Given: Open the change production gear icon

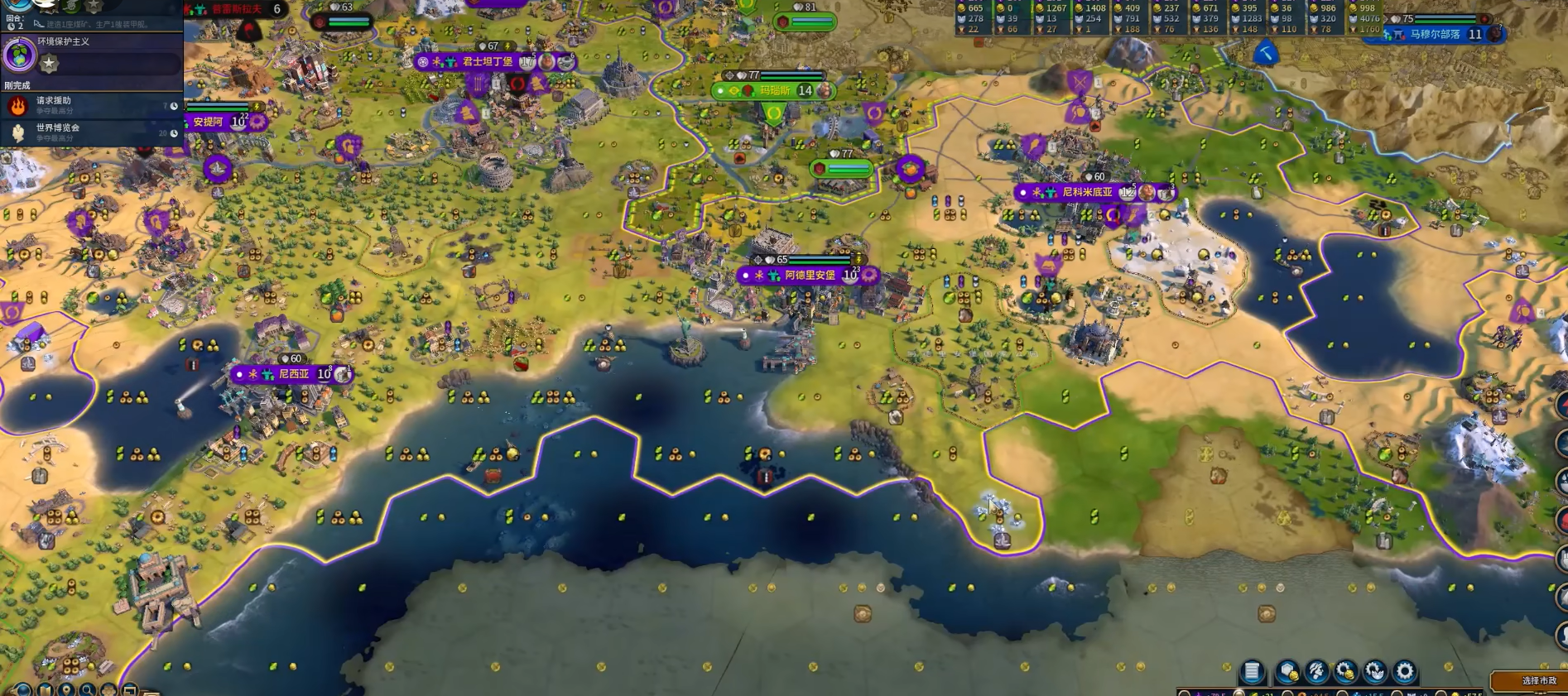Looking at the screenshot, I should pyautogui.click(x=1405, y=671).
